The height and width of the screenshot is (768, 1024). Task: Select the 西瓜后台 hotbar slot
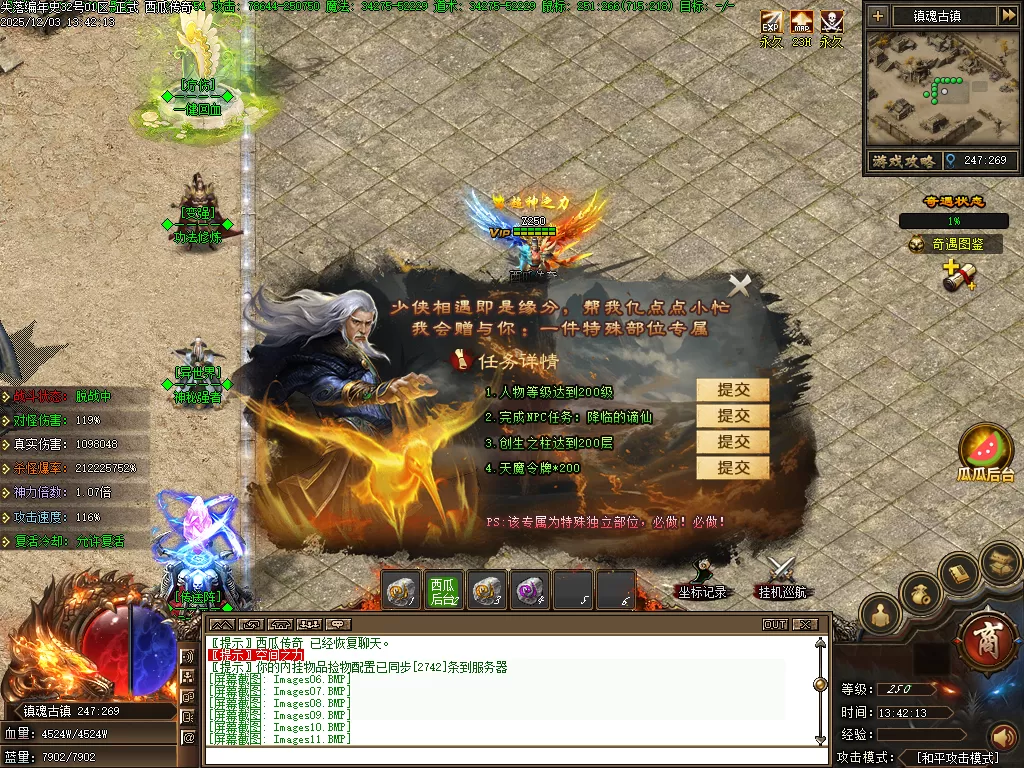pos(443,590)
